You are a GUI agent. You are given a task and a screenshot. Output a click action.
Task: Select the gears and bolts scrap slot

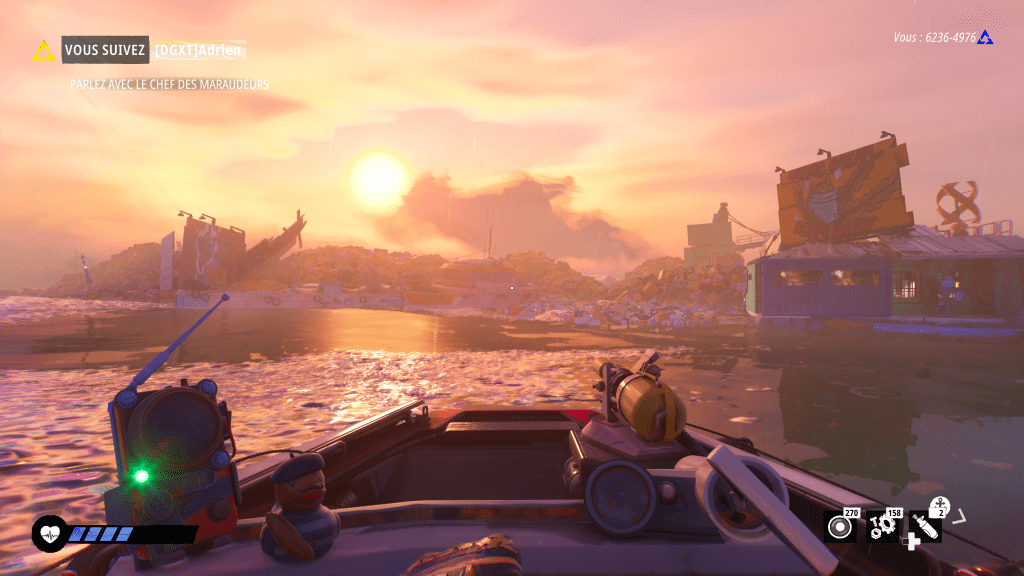(x=882, y=527)
